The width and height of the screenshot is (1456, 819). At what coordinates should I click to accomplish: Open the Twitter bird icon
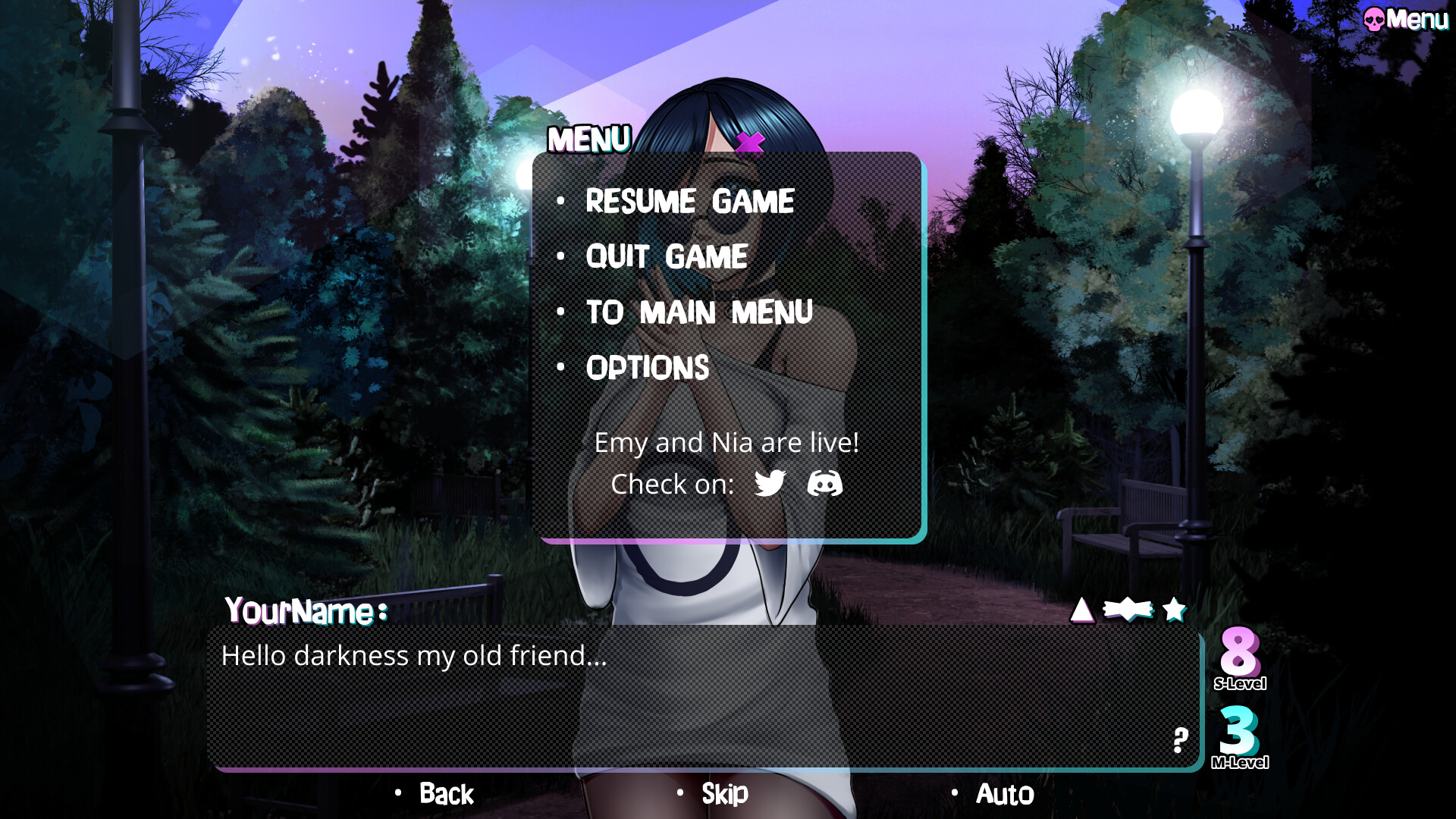[x=768, y=483]
